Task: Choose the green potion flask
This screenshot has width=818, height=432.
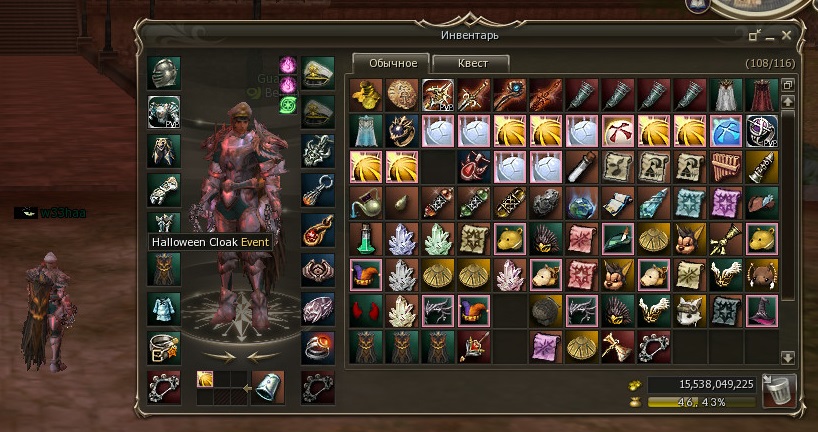Action: [365, 238]
